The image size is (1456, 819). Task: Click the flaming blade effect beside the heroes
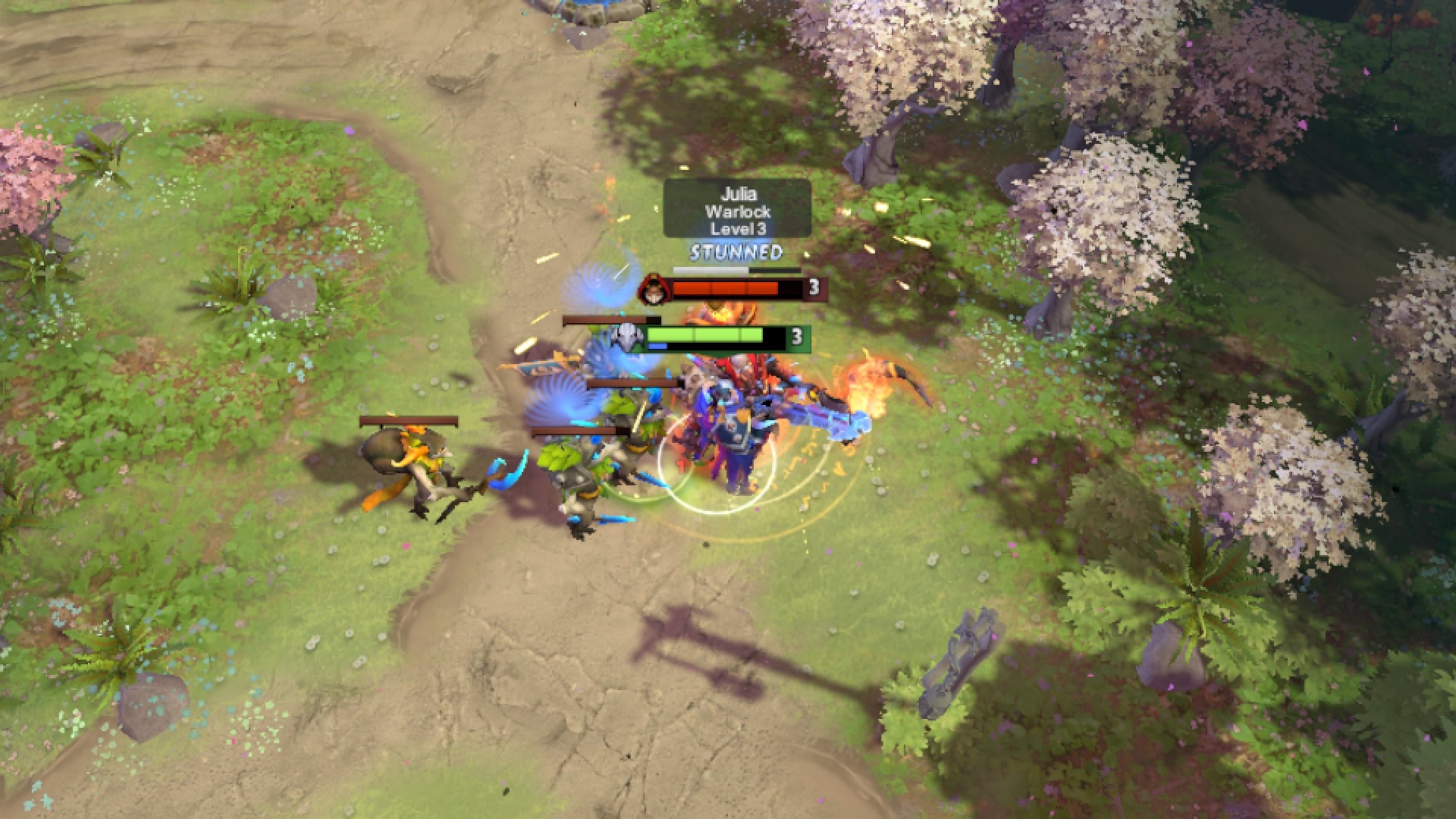[864, 387]
